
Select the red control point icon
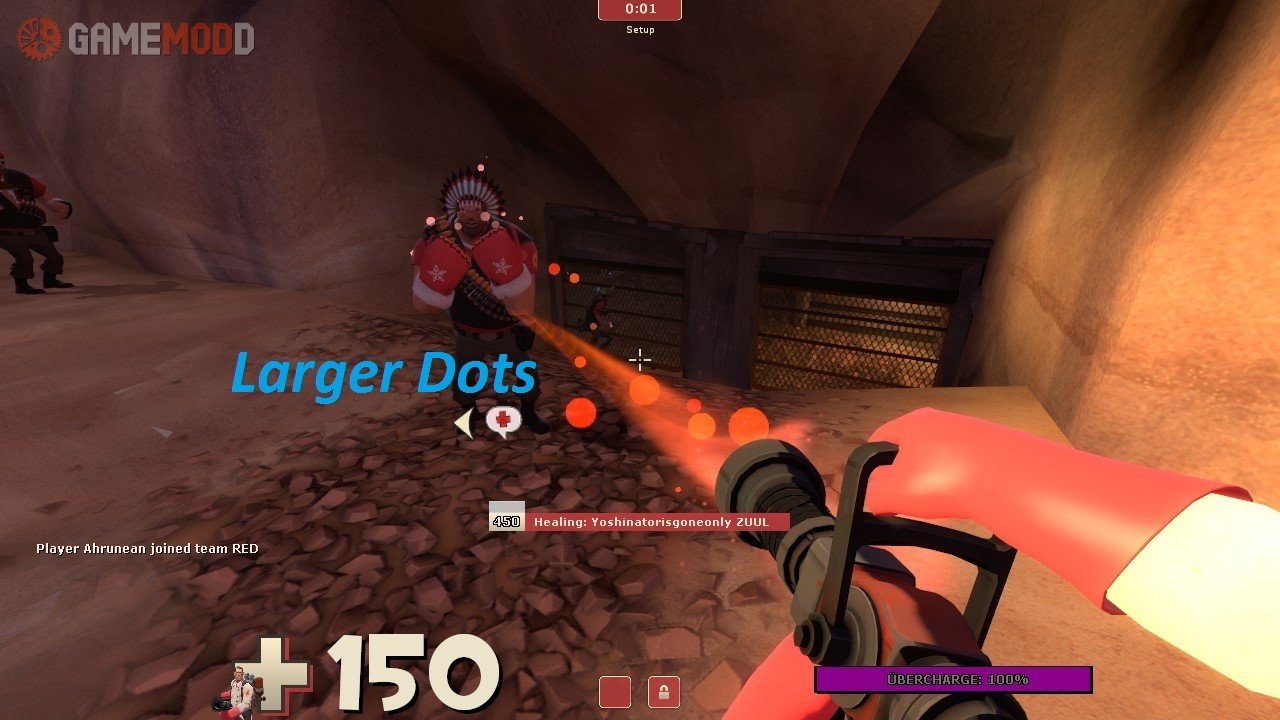coord(615,692)
